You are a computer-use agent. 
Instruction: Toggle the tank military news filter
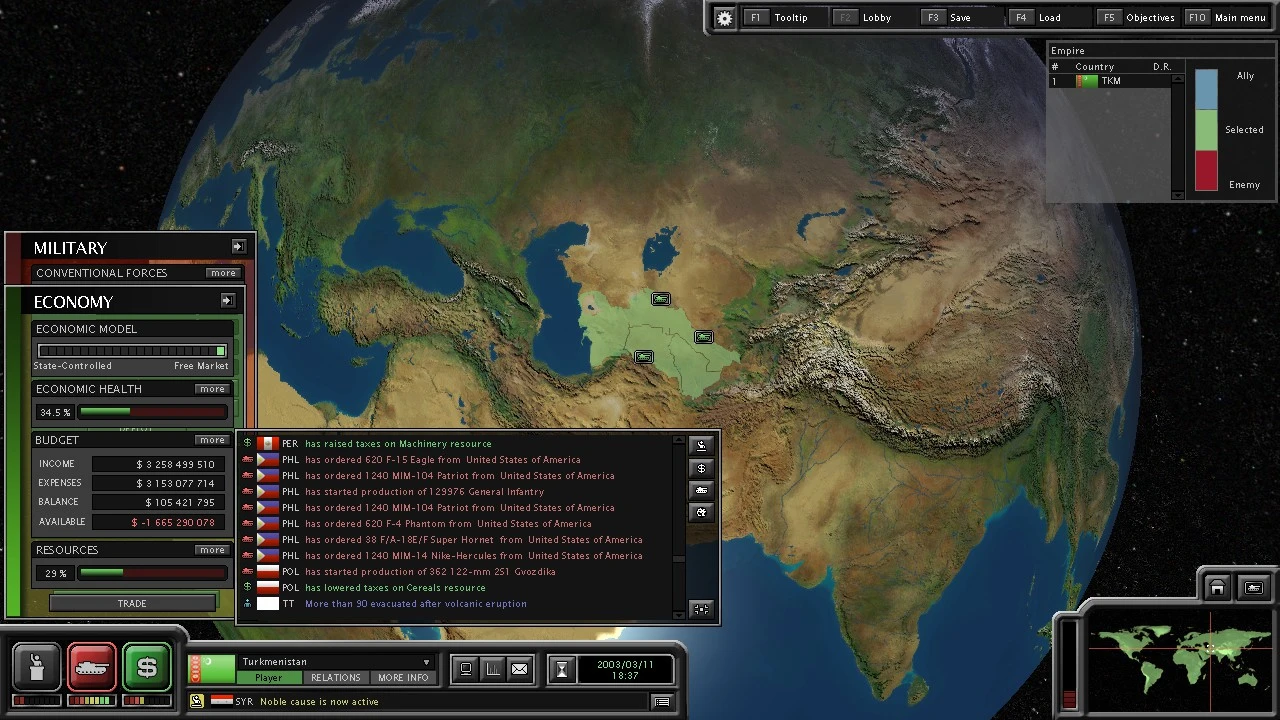coord(701,490)
